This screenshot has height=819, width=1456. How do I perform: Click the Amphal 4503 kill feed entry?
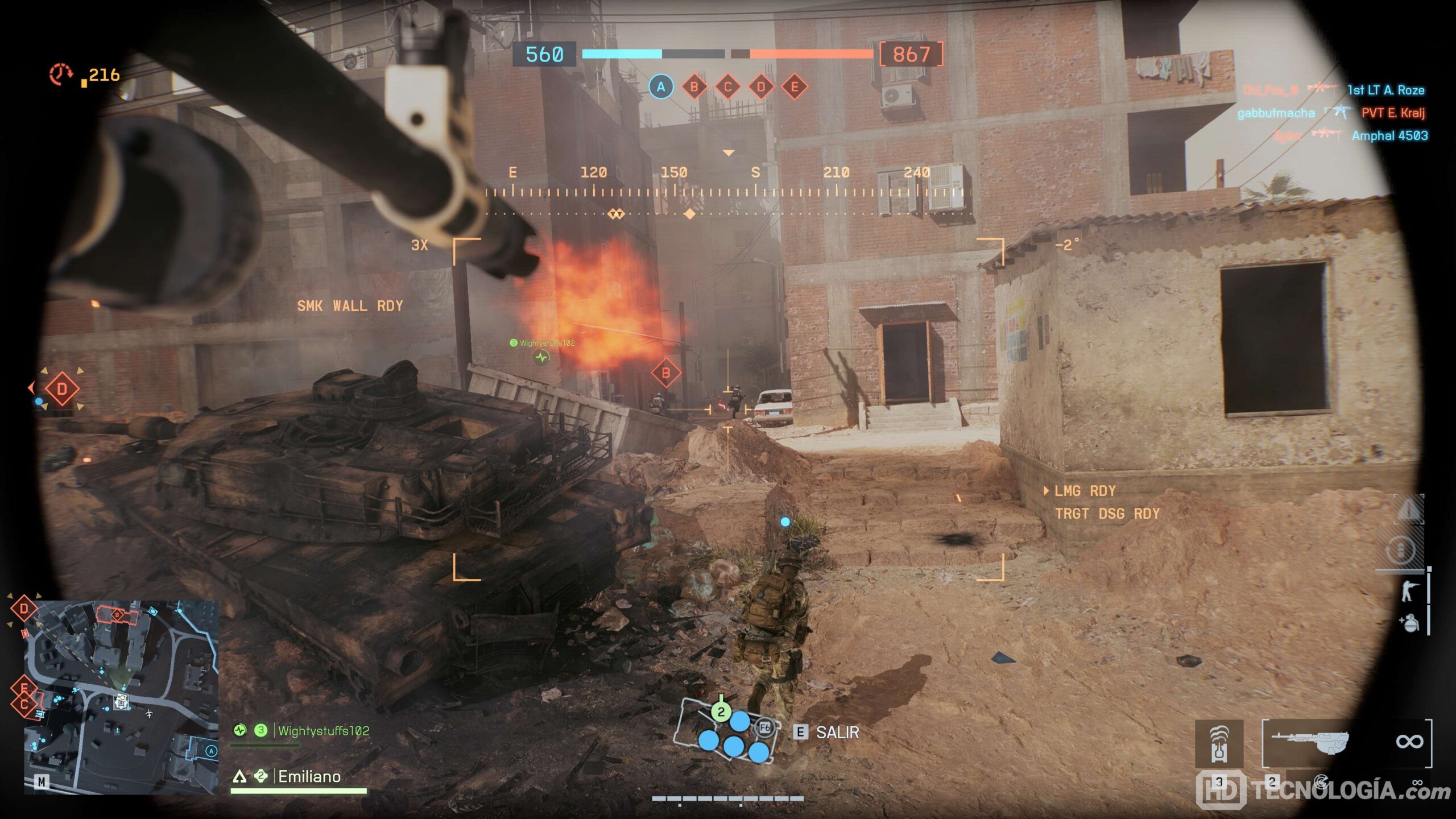pos(1389,135)
